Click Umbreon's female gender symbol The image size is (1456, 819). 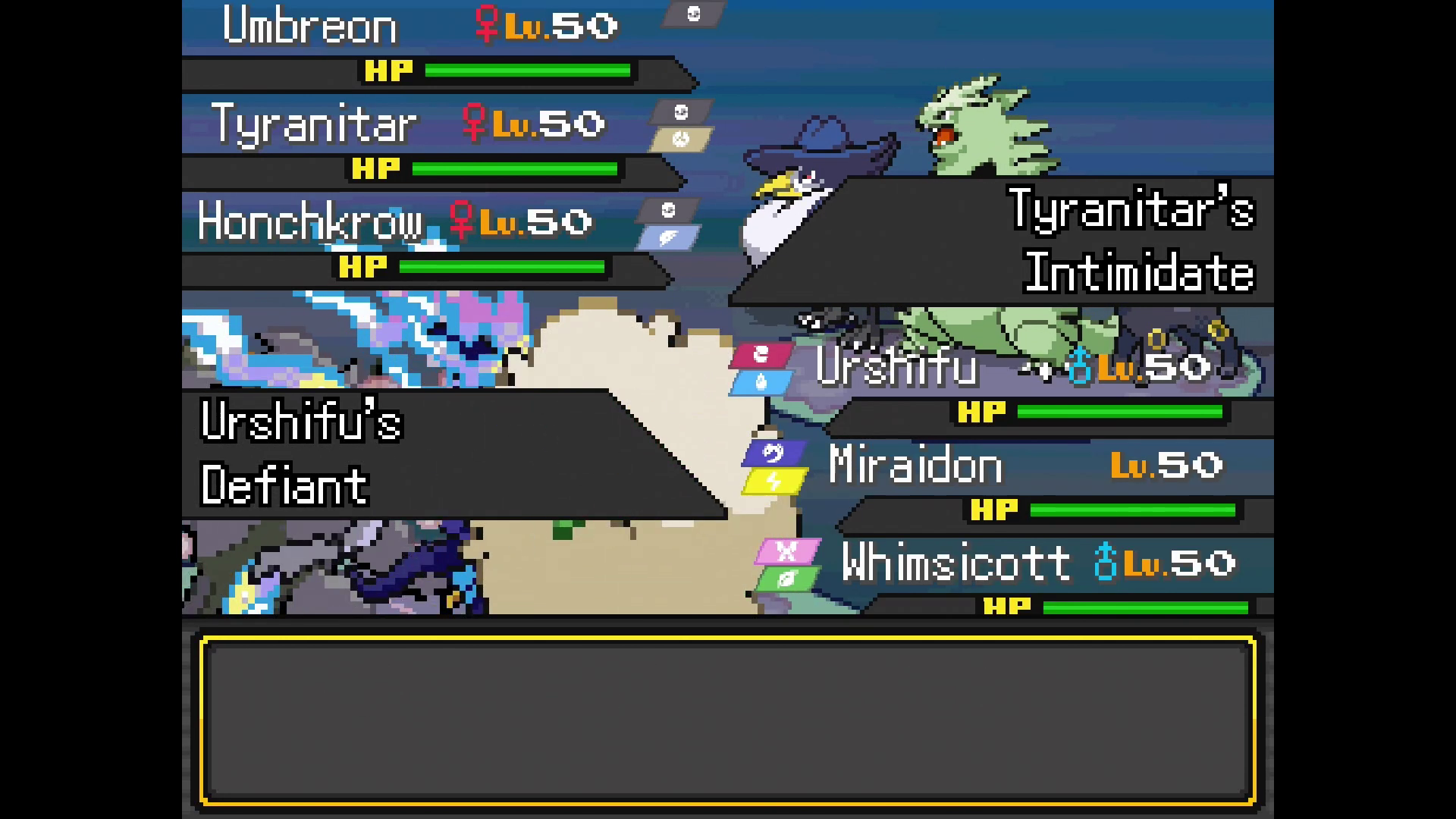point(487,23)
